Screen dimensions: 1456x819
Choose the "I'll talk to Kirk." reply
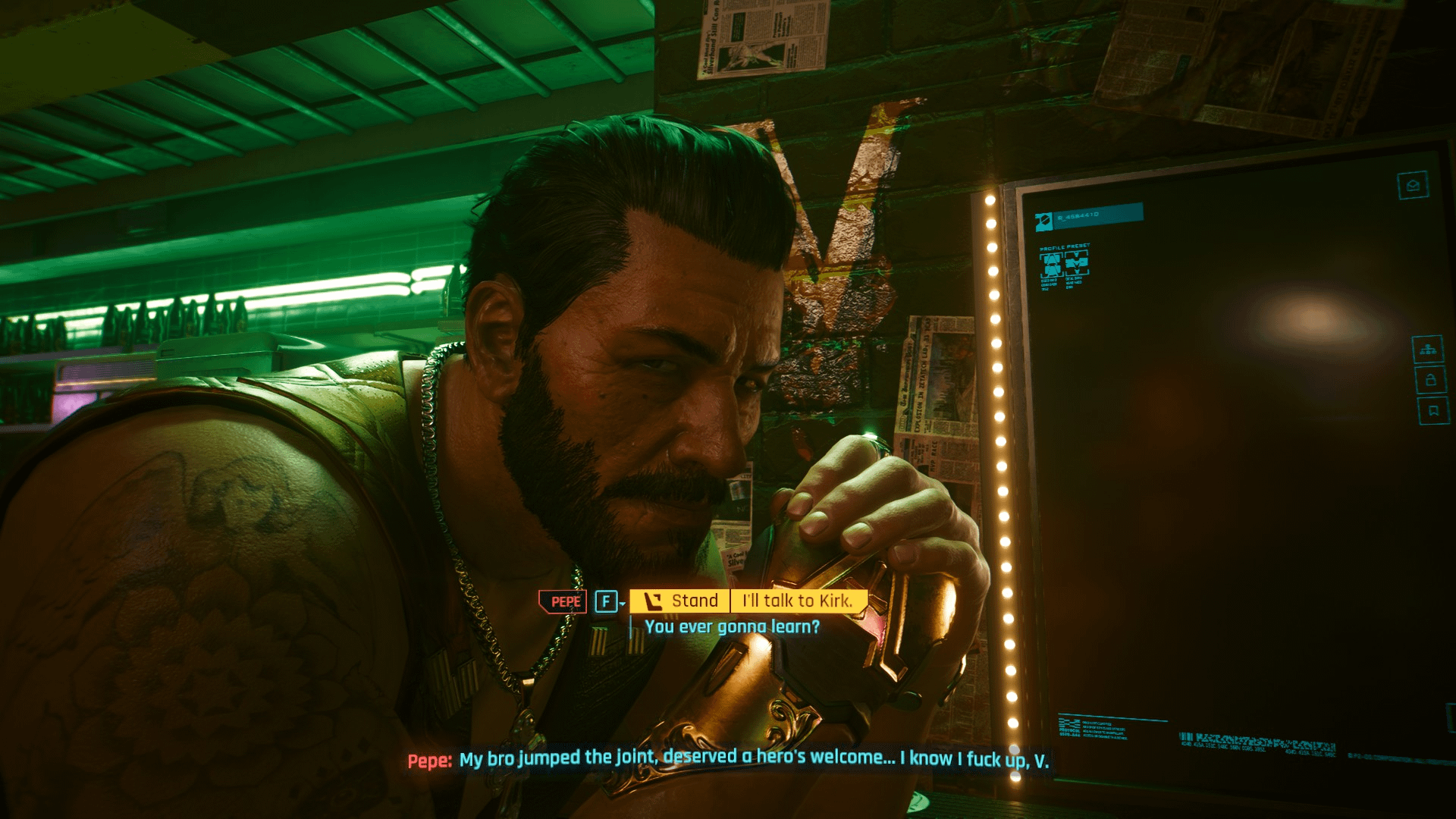pos(797,601)
